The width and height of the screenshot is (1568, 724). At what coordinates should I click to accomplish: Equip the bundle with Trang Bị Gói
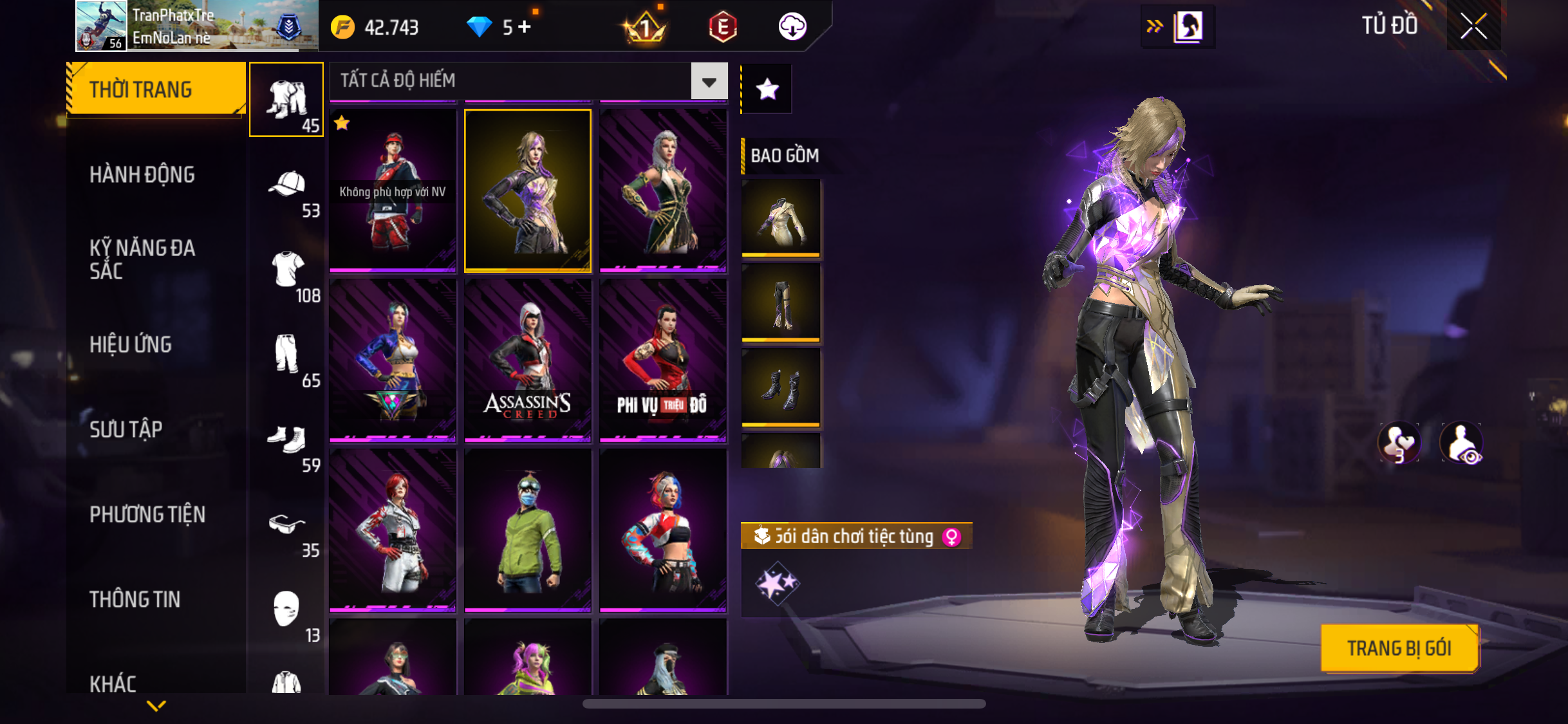[x=1399, y=648]
